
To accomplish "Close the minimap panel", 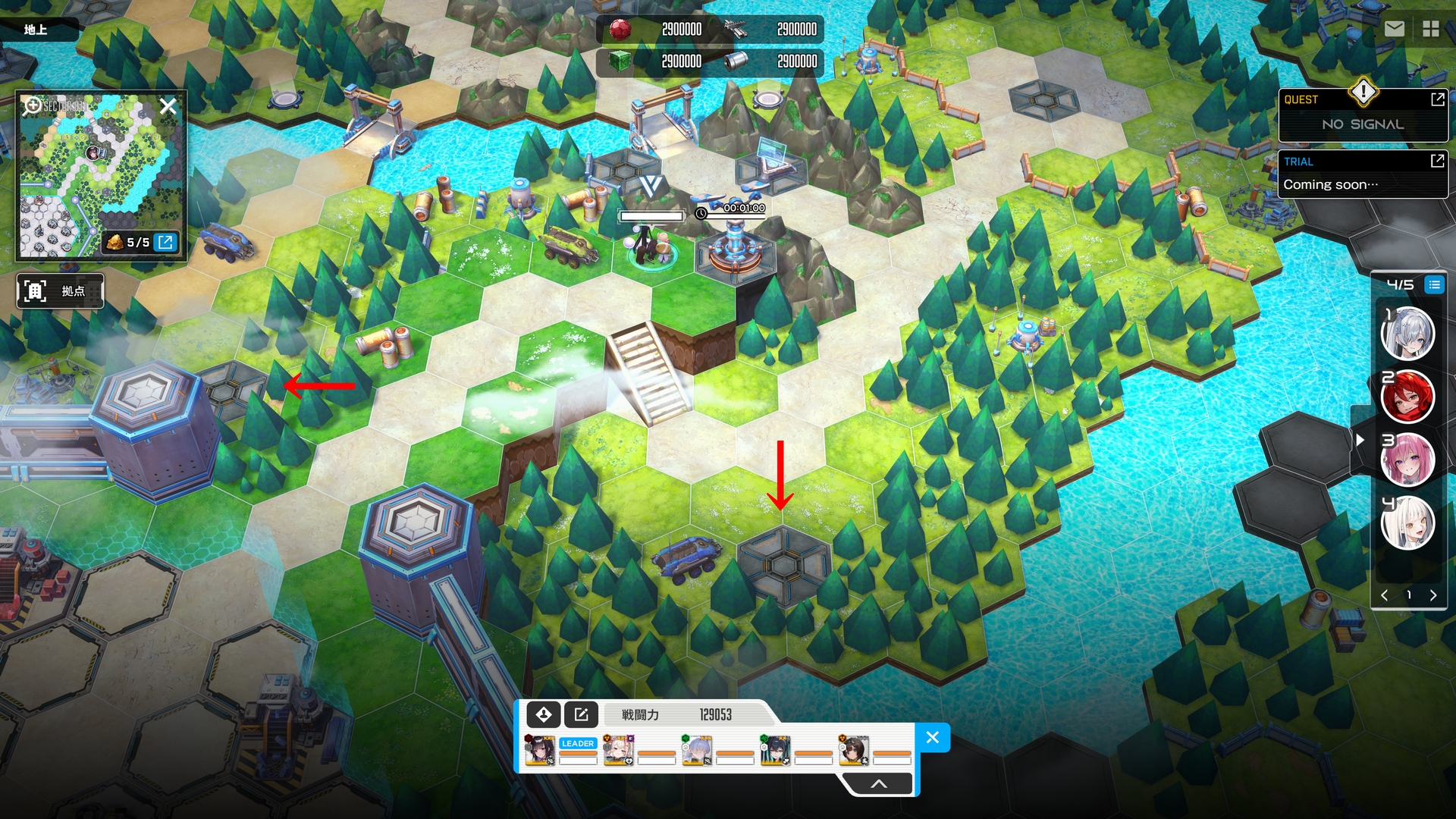I will click(168, 106).
